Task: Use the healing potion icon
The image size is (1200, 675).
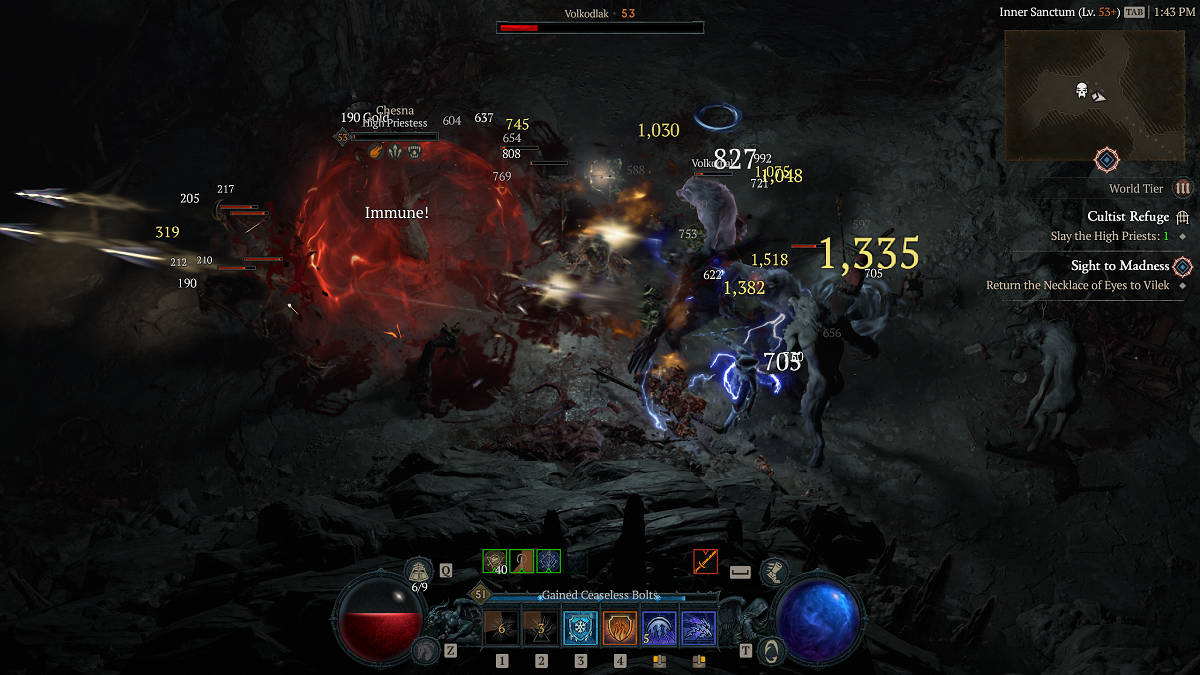Action: click(420, 571)
